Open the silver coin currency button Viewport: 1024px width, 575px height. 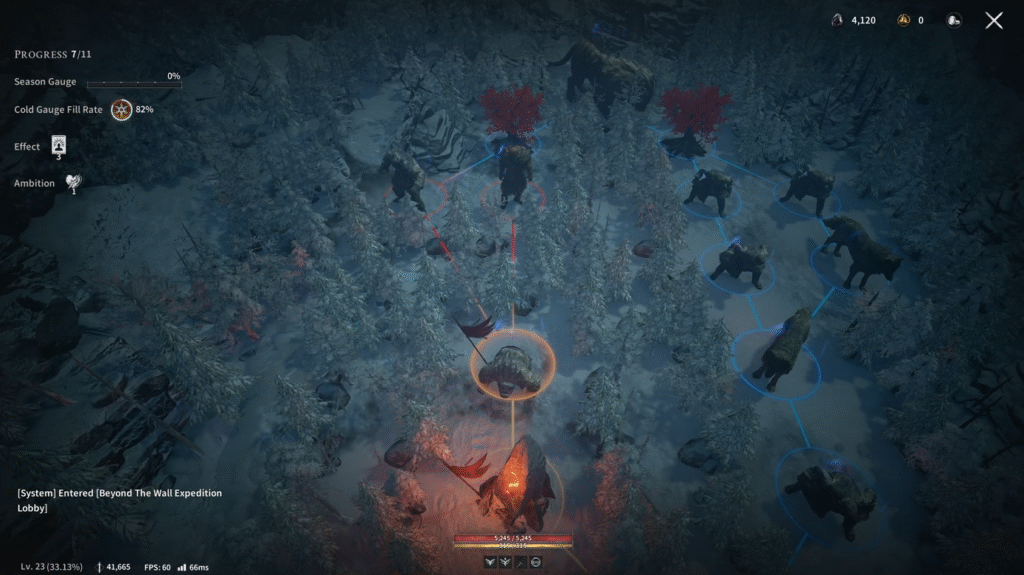pyautogui.click(x=953, y=20)
